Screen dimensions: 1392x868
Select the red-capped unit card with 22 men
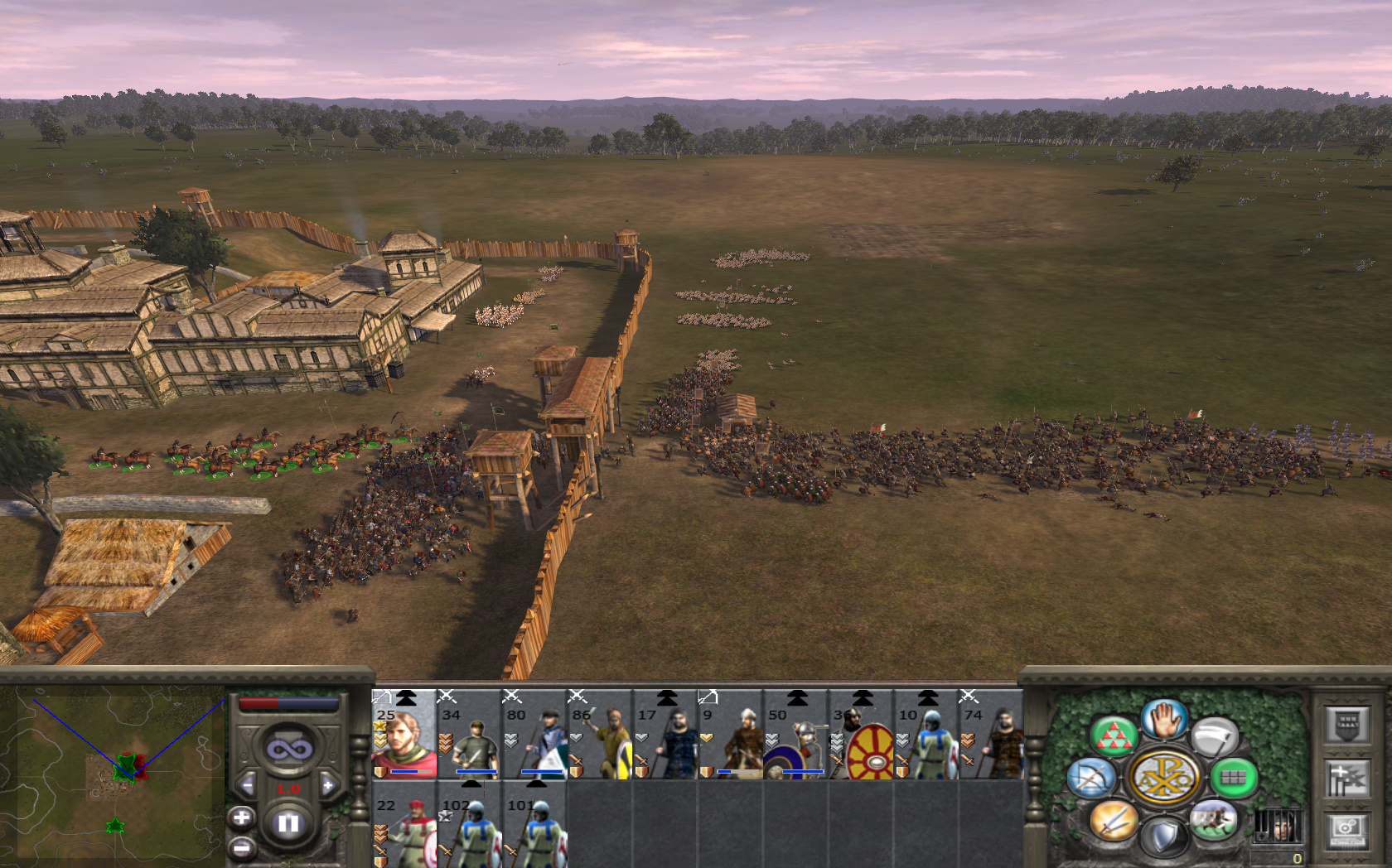[x=404, y=826]
